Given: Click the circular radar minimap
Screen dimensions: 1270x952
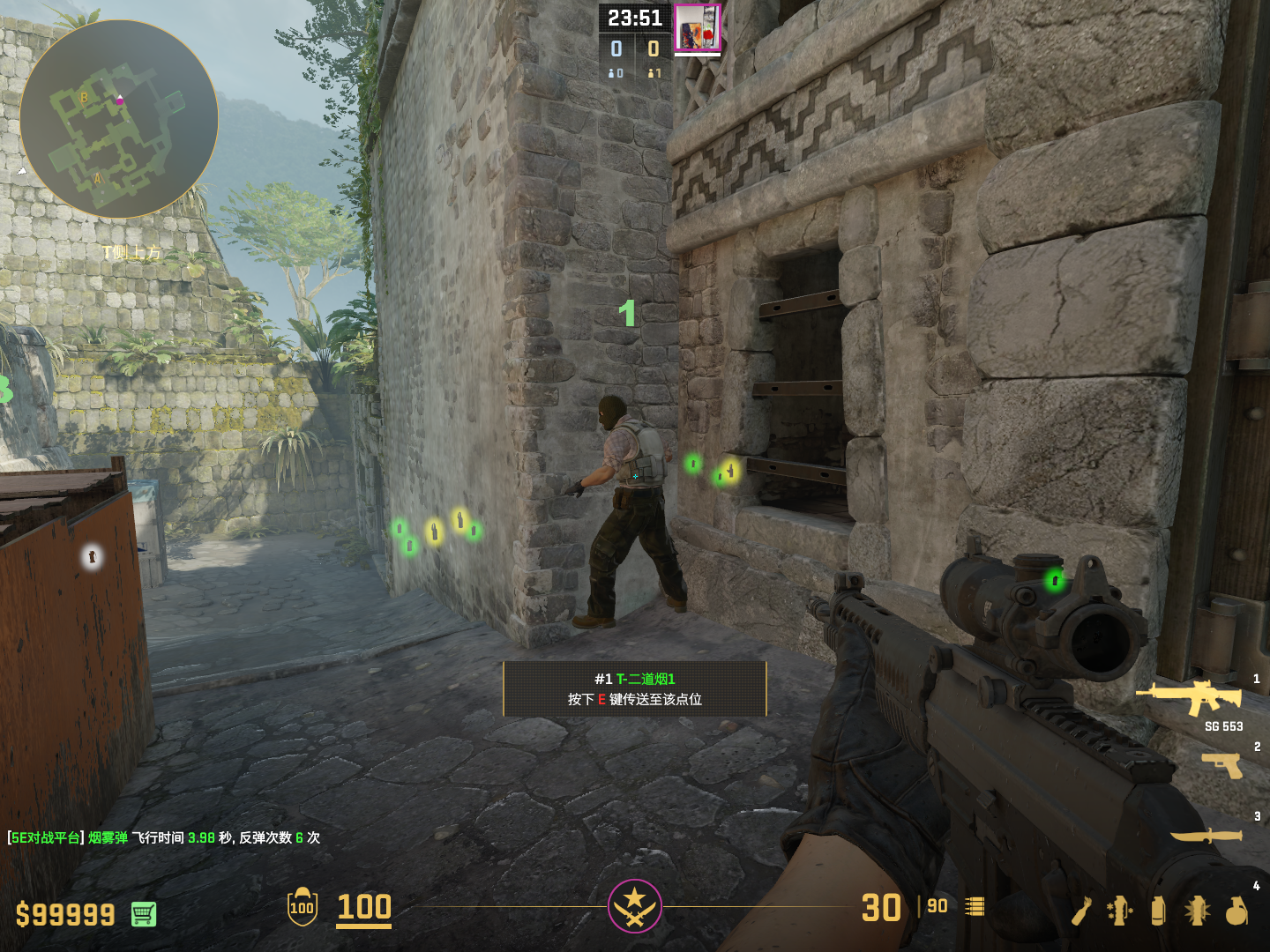Looking at the screenshot, I should pyautogui.click(x=119, y=119).
